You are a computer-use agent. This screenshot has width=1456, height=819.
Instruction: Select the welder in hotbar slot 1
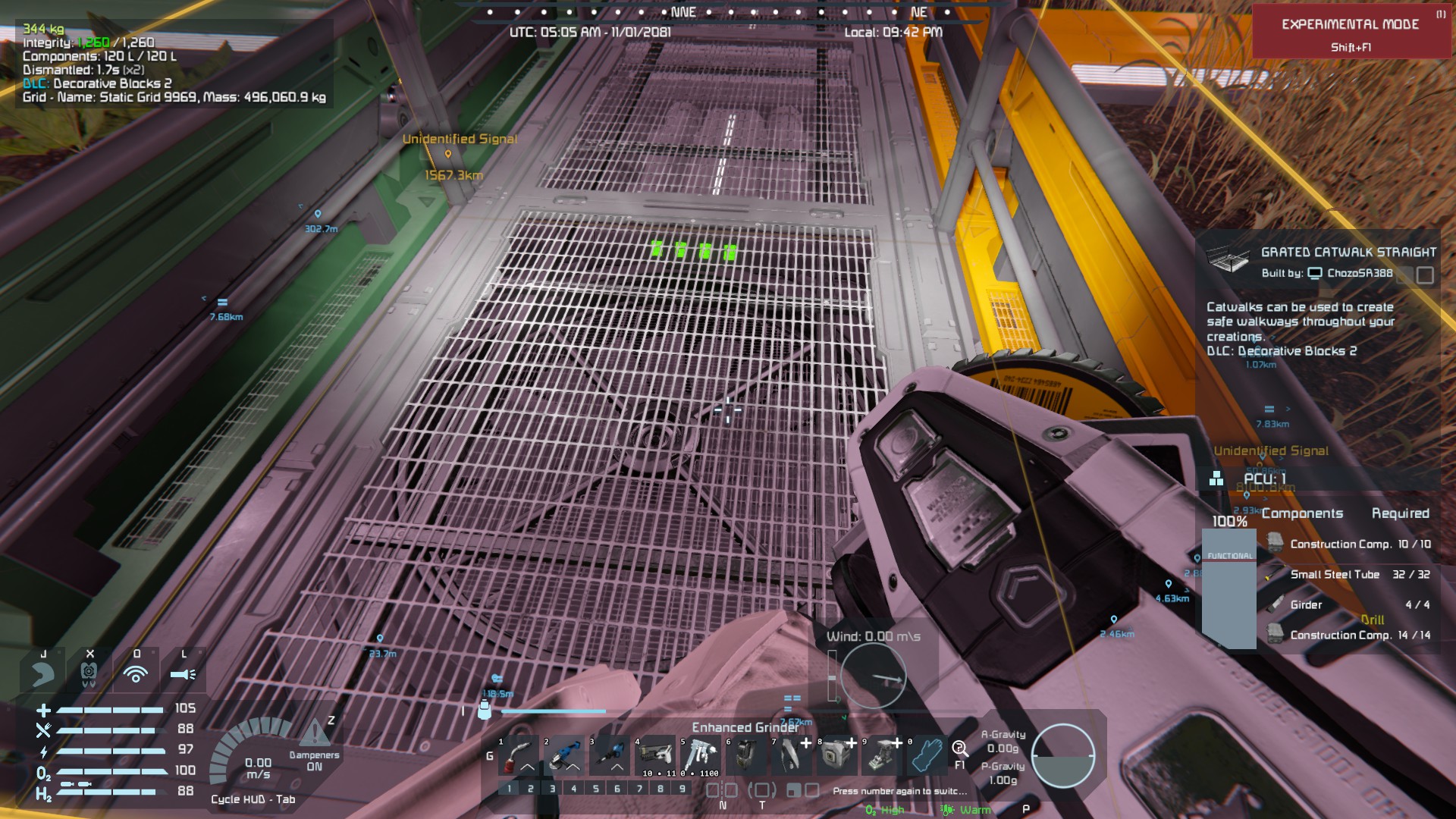point(519,755)
